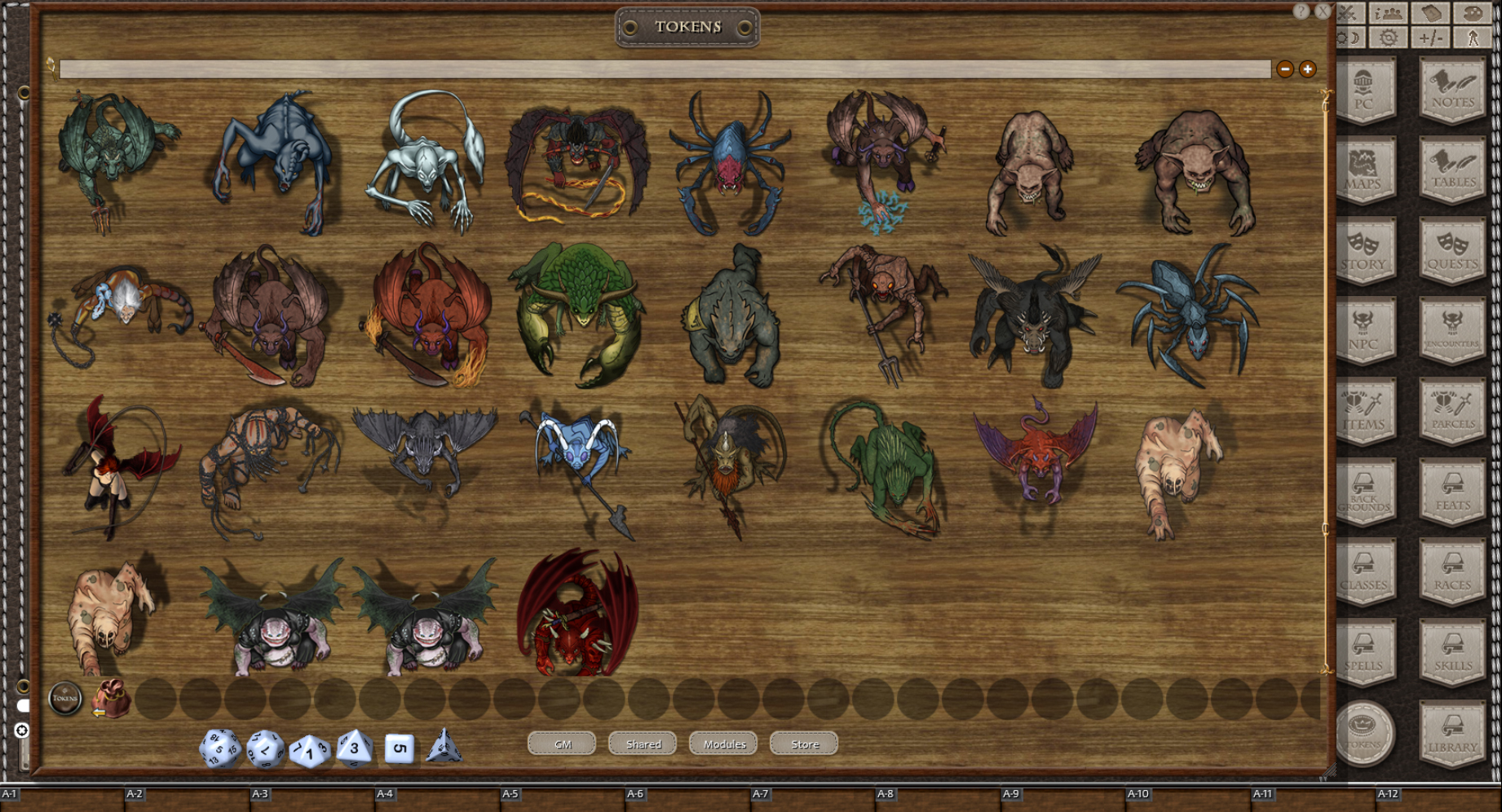The width and height of the screenshot is (1502, 812).
Task: Toggle the Tokens circle button near dice tray
Action: point(64,698)
